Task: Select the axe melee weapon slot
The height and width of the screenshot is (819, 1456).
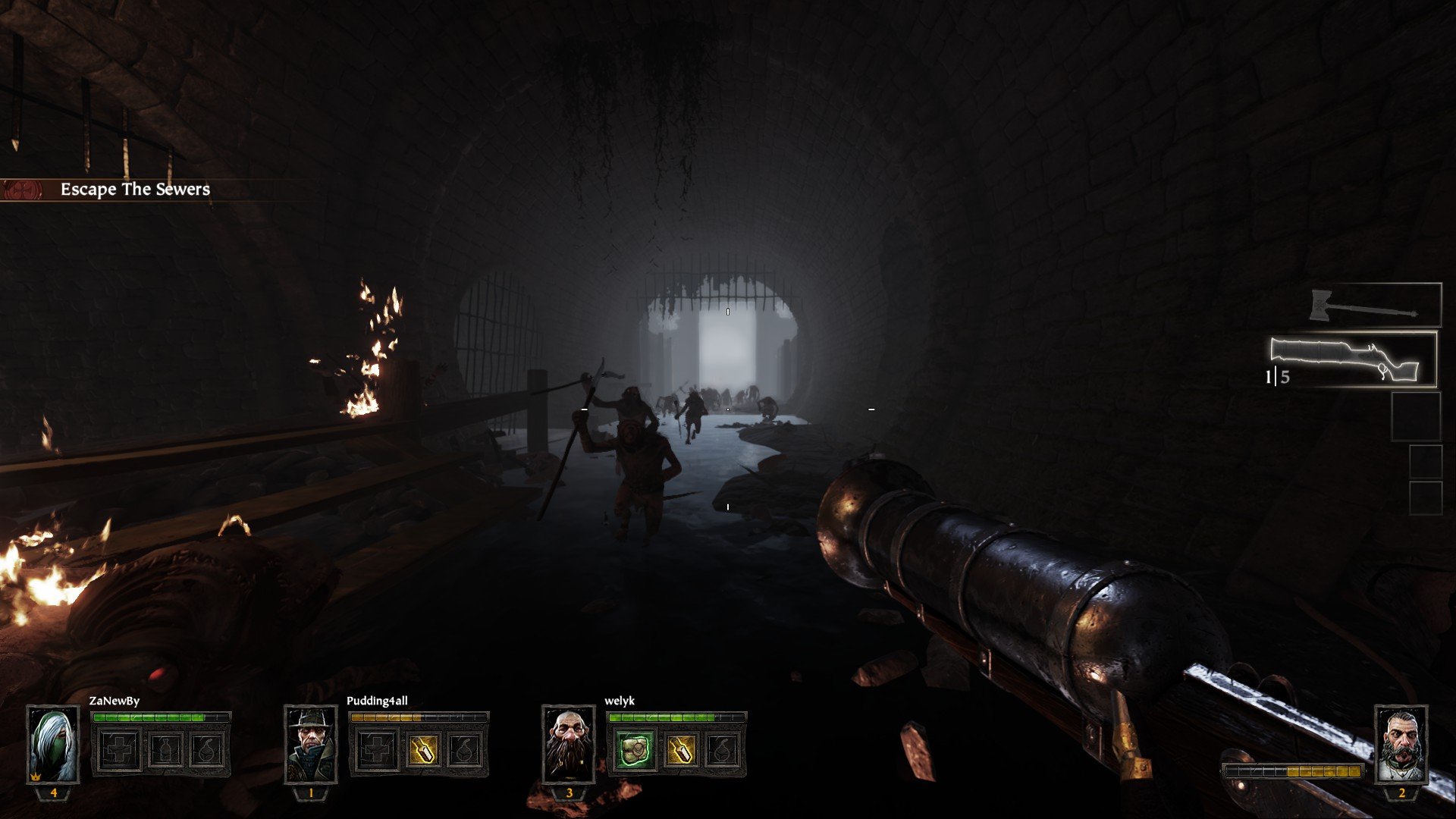Action: coord(1374,306)
